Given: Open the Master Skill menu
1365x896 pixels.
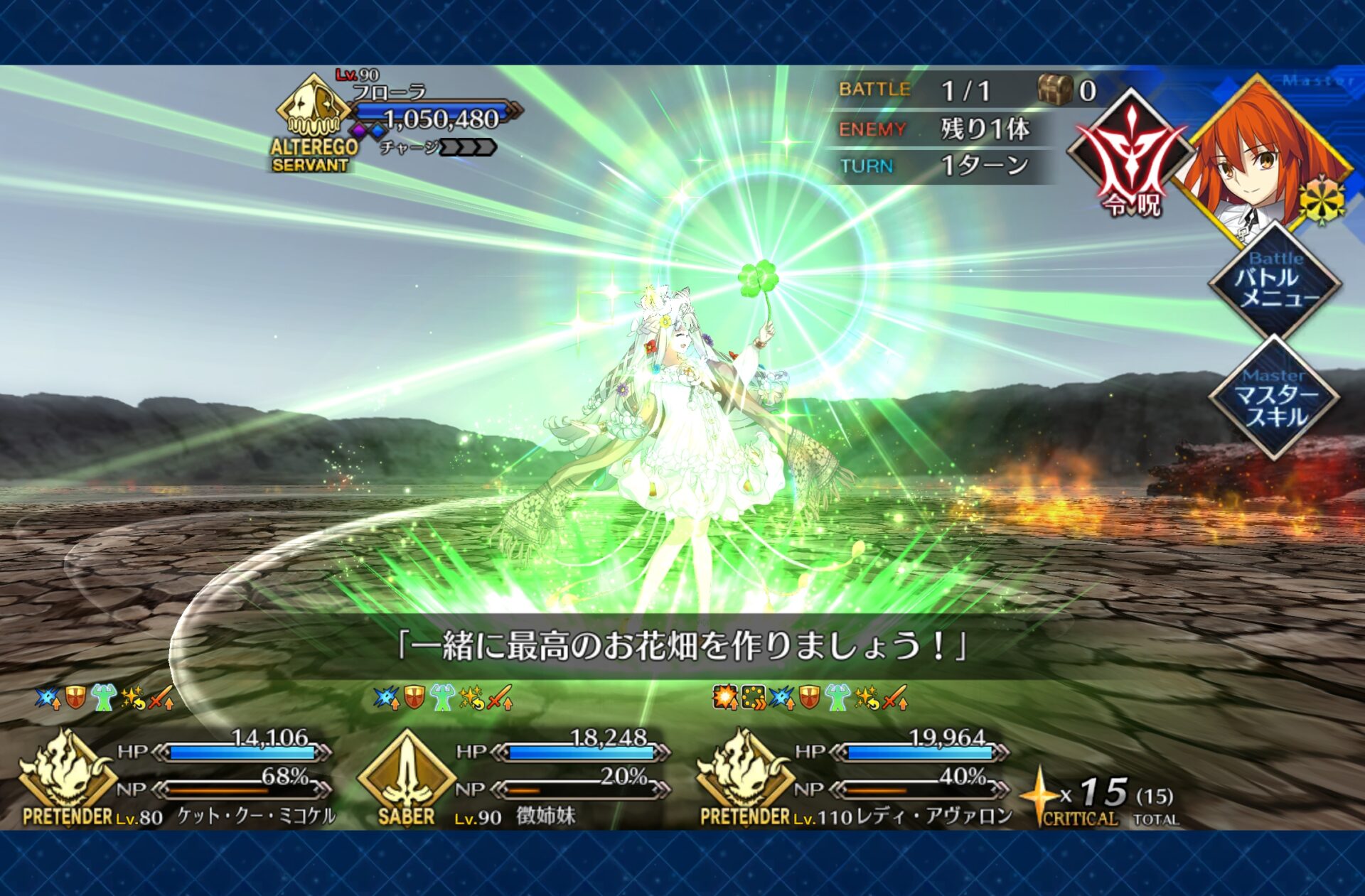Looking at the screenshot, I should (1275, 399).
